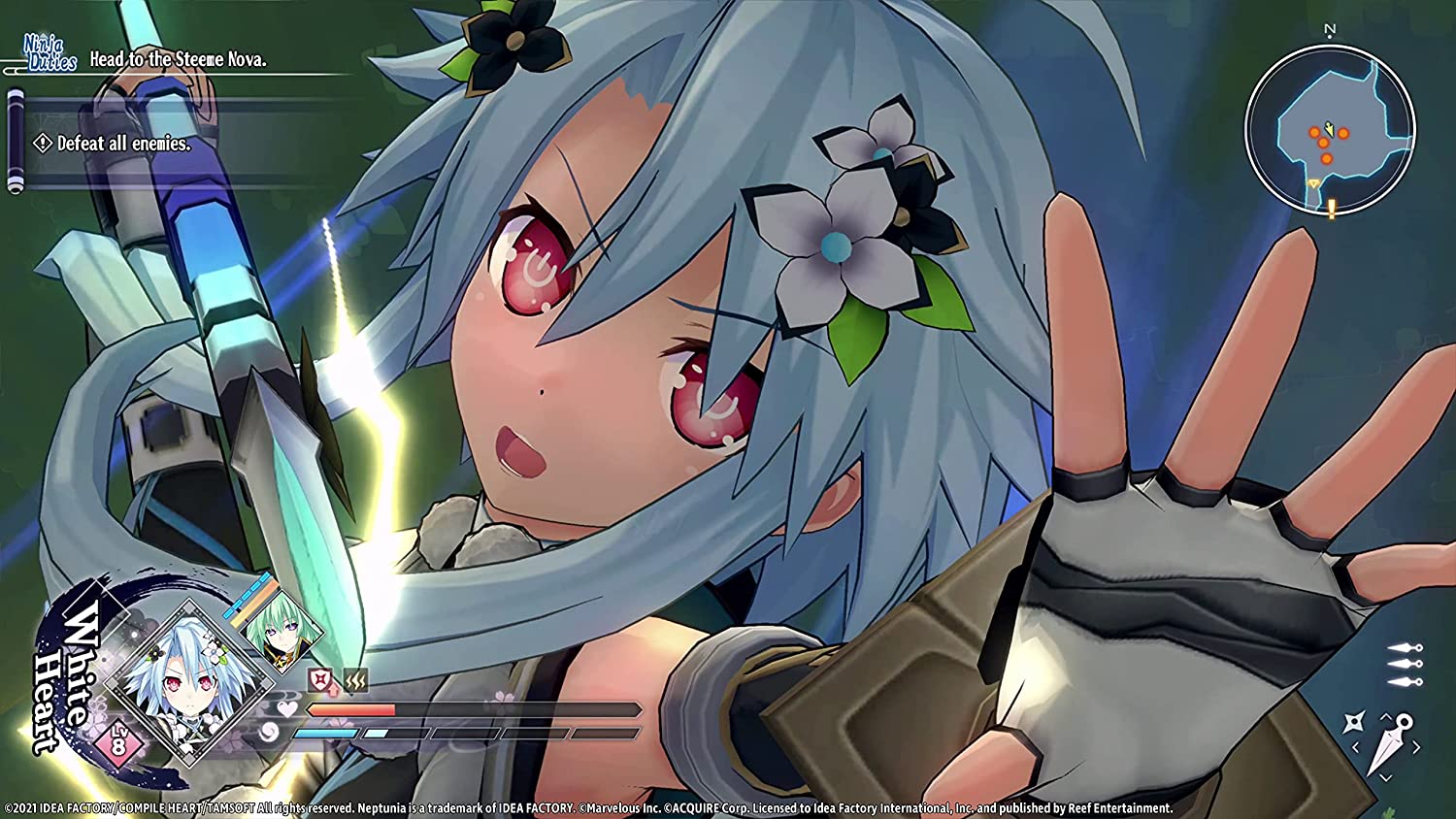1456x819 pixels.
Task: Inspect the shield defense-up buff icon
Action: tap(322, 681)
